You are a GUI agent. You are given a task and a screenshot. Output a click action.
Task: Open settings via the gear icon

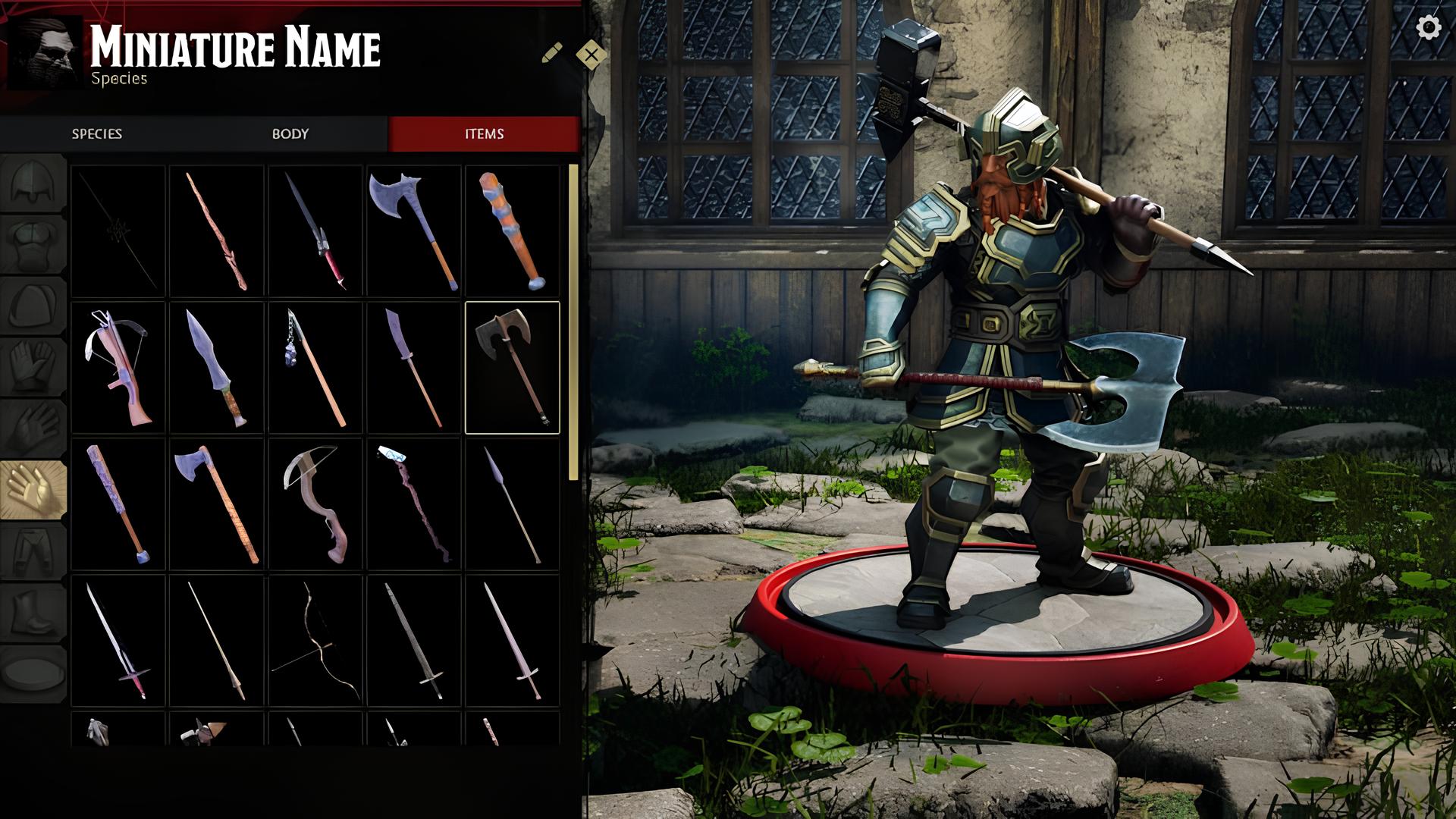[x=1429, y=28]
